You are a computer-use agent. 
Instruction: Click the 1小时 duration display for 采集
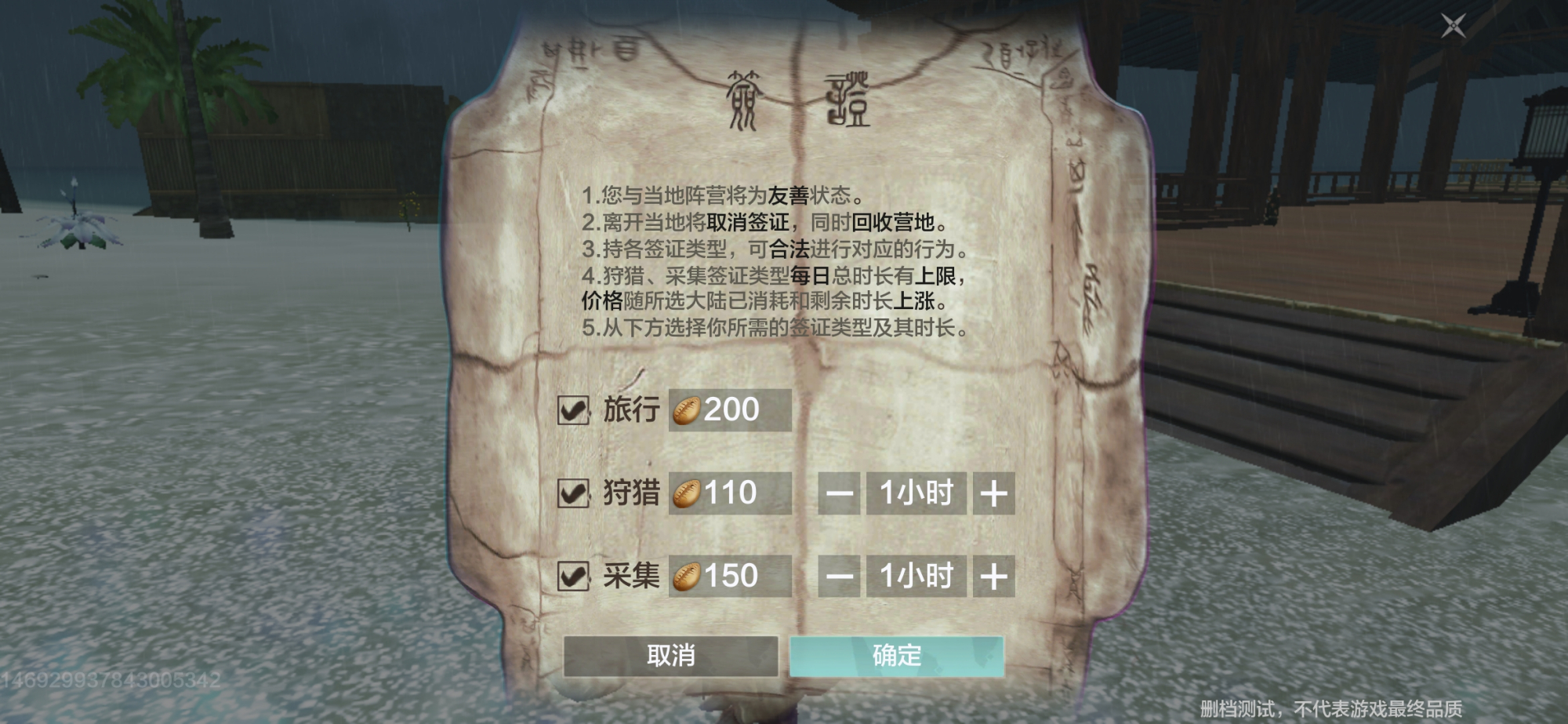point(916,577)
